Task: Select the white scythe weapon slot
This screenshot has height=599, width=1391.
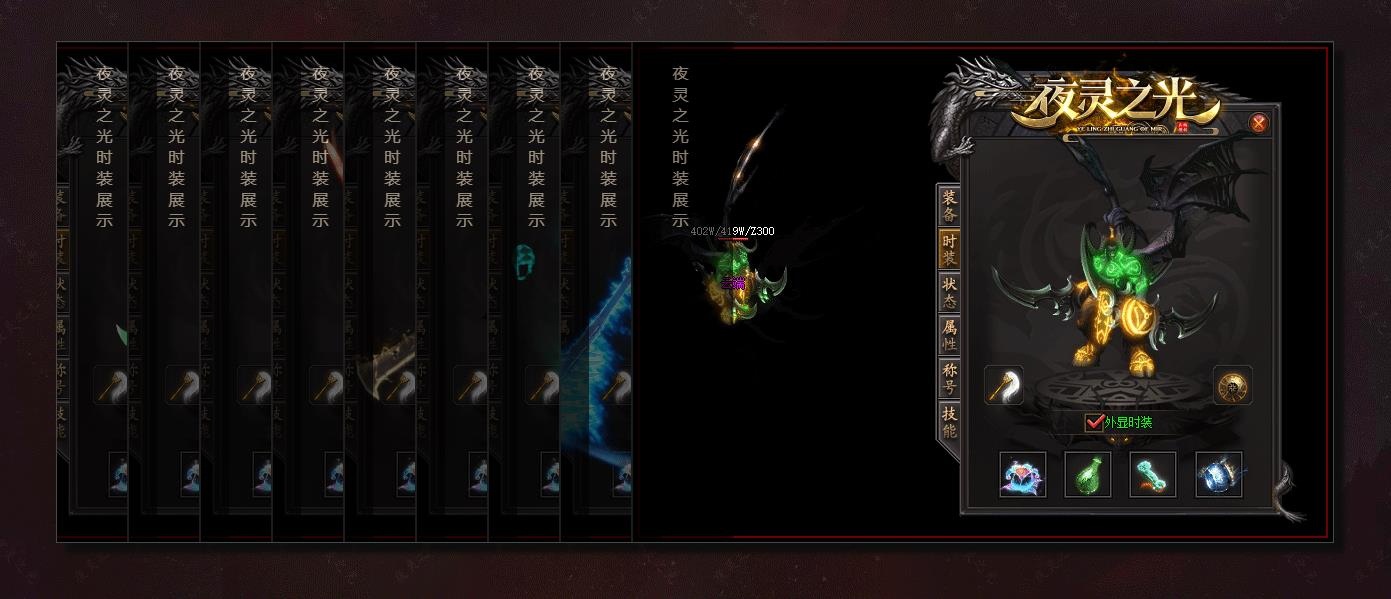Action: (1004, 385)
